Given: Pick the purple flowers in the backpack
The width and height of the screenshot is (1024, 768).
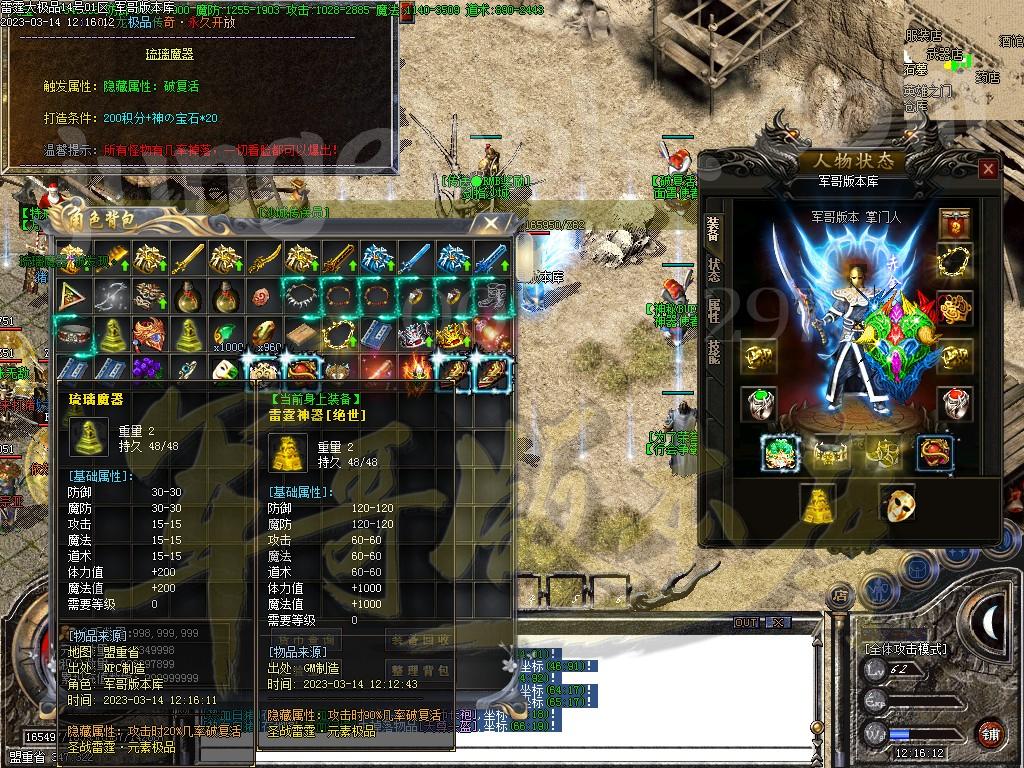Looking at the screenshot, I should click(148, 370).
